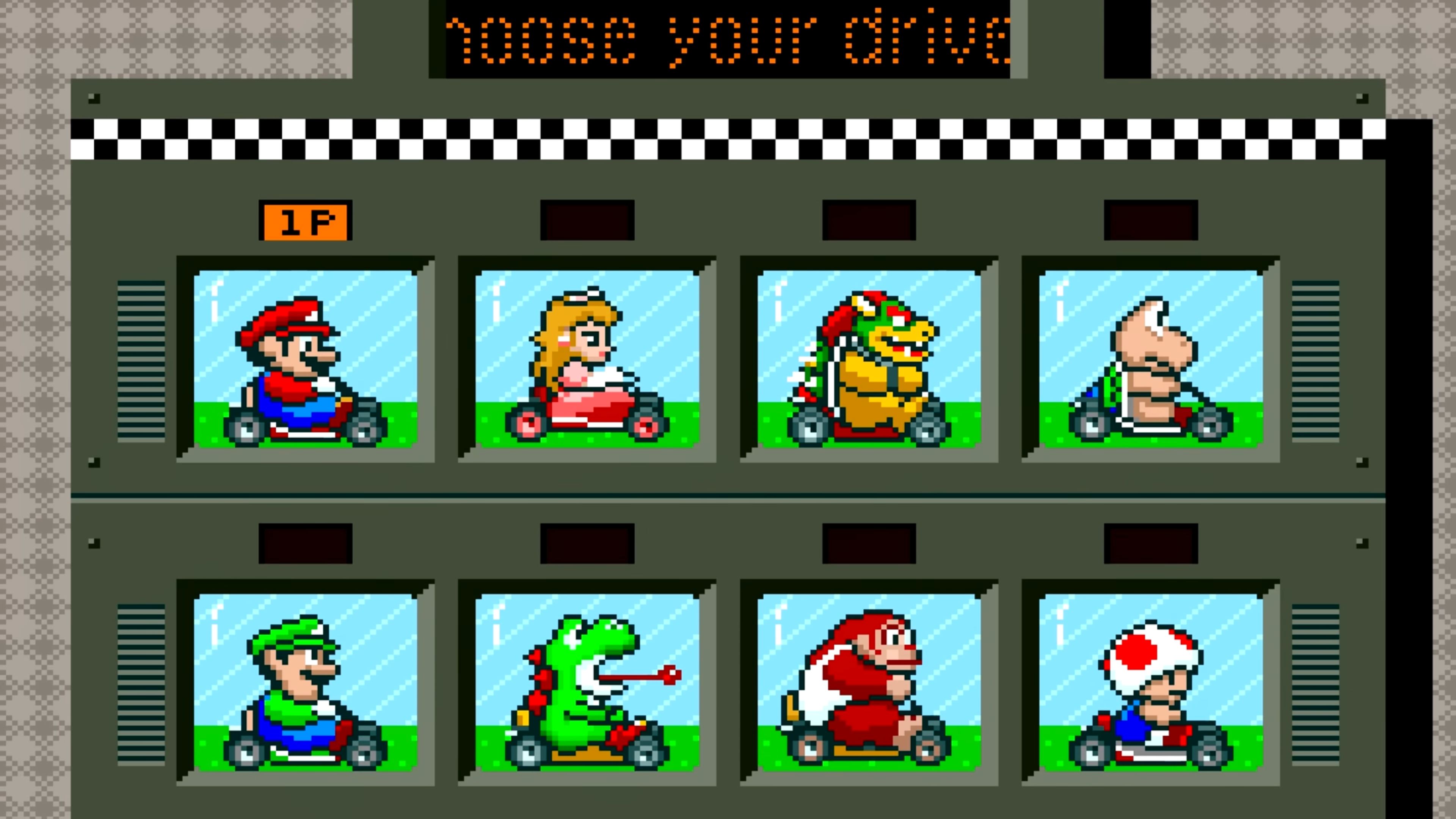Click the orange 1P indicator above Mario
1456x819 pixels.
pyautogui.click(x=306, y=221)
